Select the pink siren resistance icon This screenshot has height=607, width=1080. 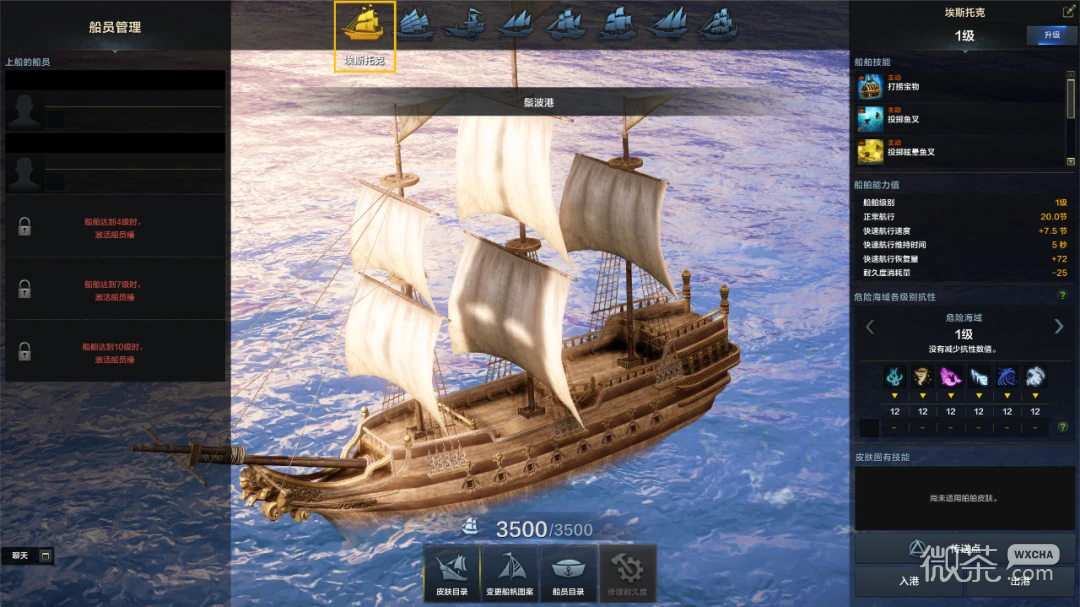(950, 377)
